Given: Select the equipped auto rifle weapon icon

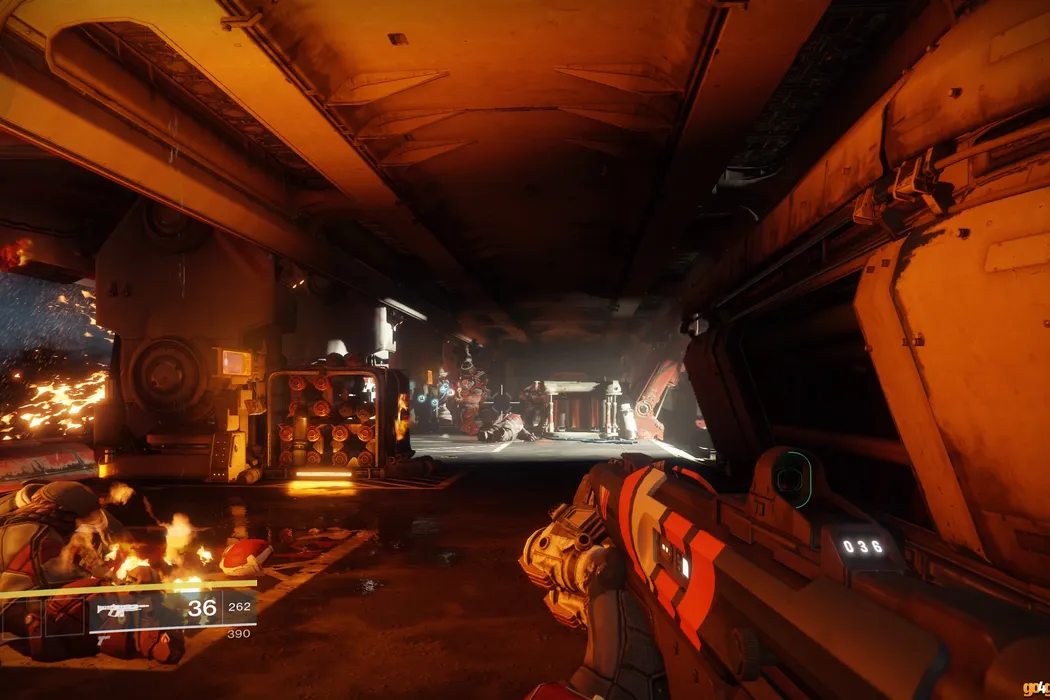Looking at the screenshot, I should coord(122,609).
